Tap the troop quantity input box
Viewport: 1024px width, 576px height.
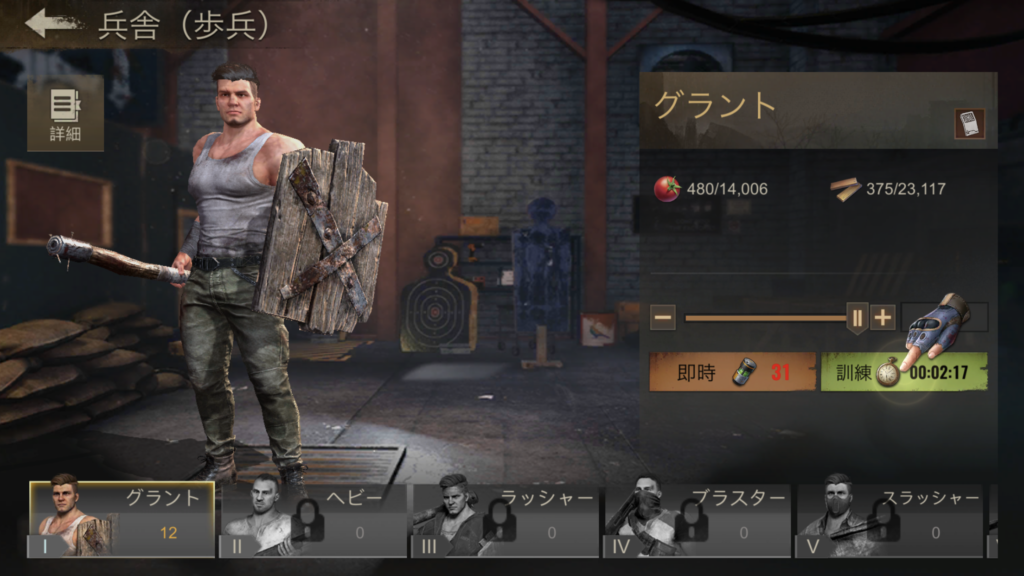[x=945, y=318]
